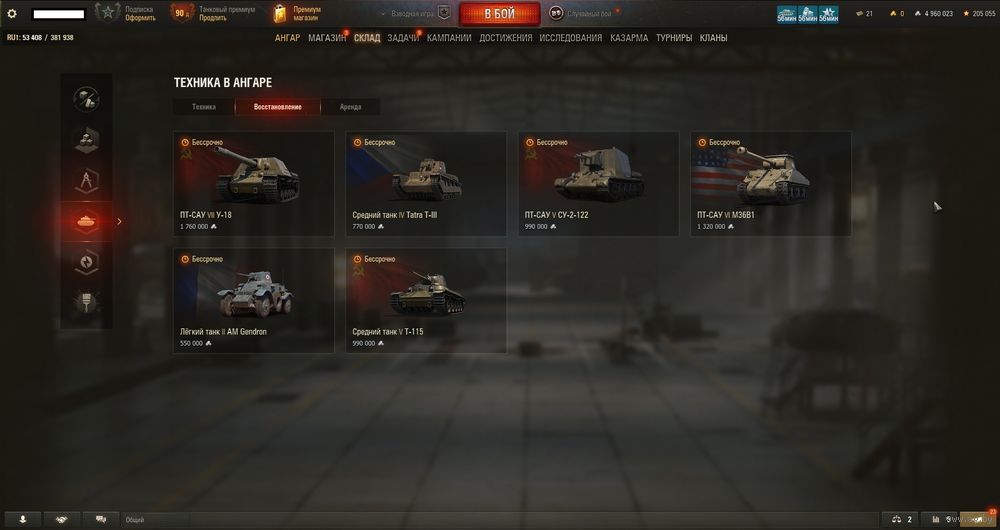
Task: Open the КЛАНЫ clans page
Action: [713, 38]
